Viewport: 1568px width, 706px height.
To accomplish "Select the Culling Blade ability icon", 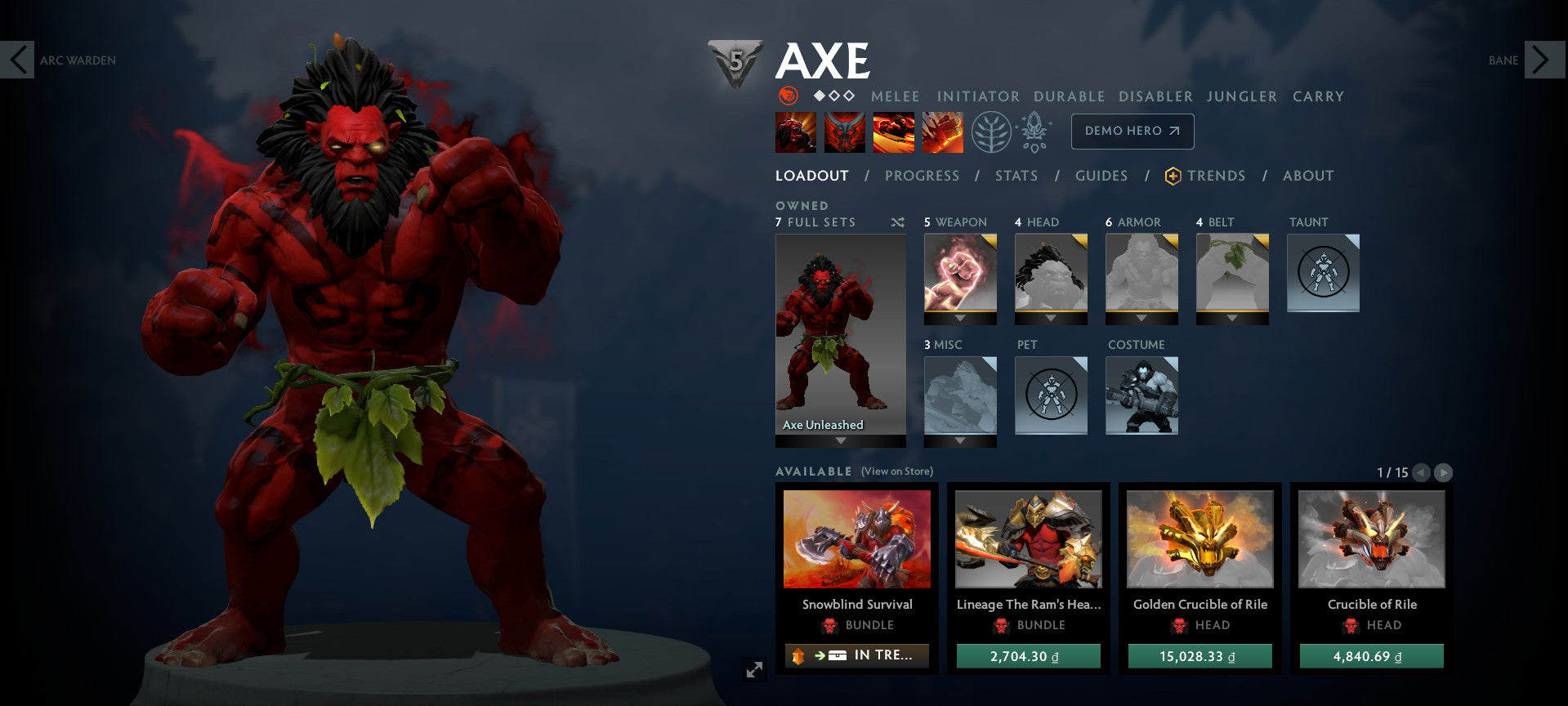I will [x=944, y=131].
